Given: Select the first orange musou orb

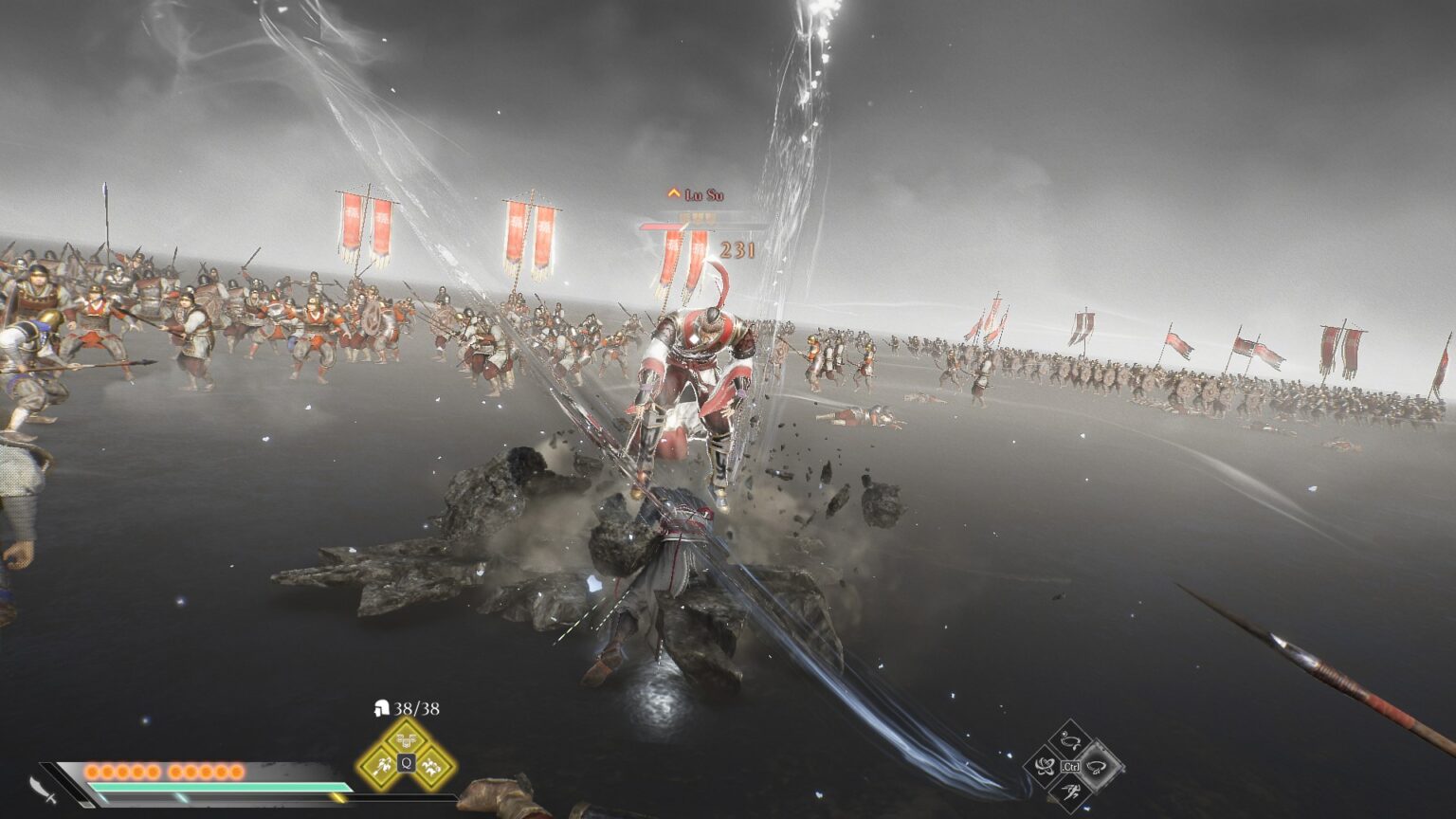Looking at the screenshot, I should pos(90,770).
